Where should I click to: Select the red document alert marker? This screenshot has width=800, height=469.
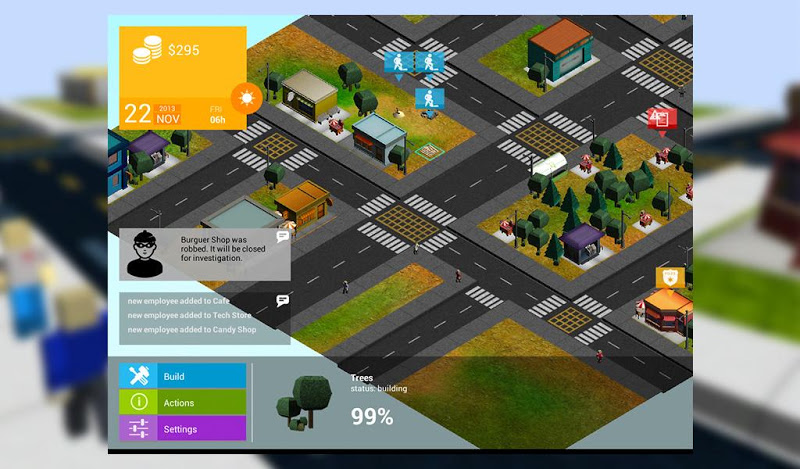point(660,119)
